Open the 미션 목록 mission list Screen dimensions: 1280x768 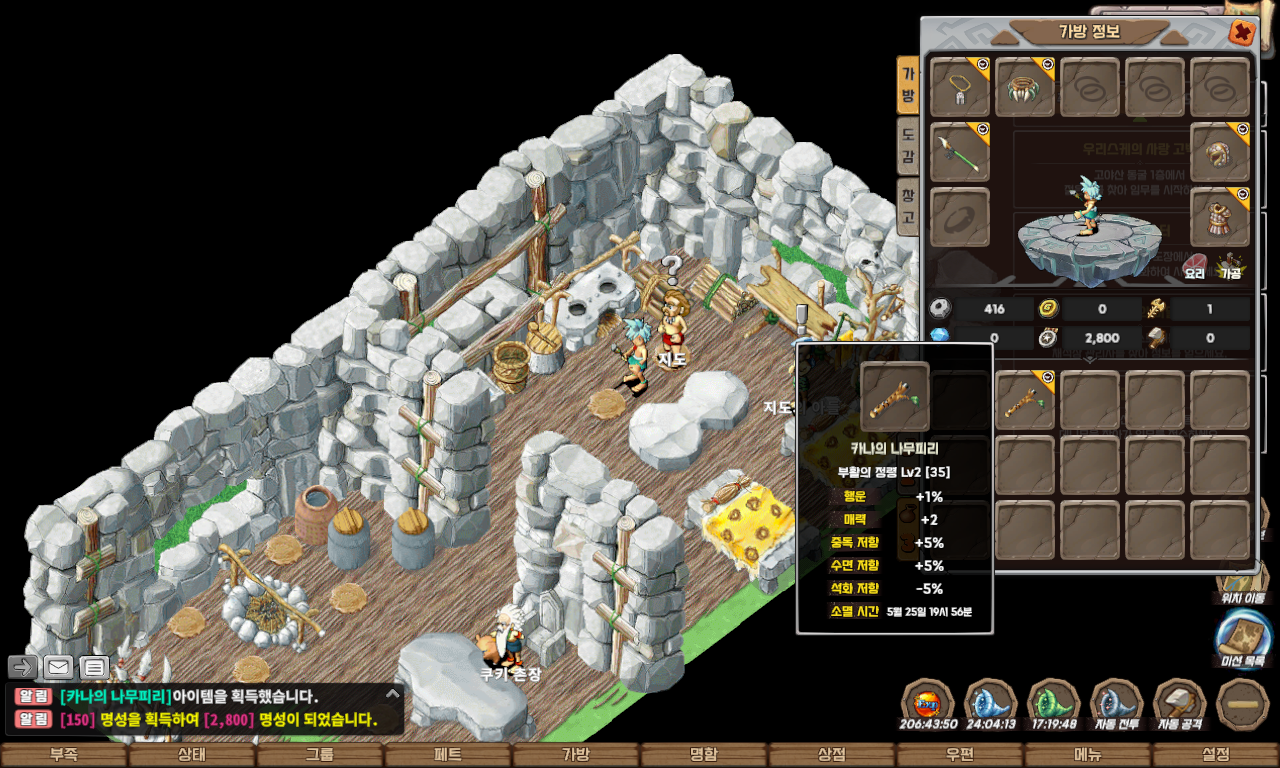click(1244, 638)
